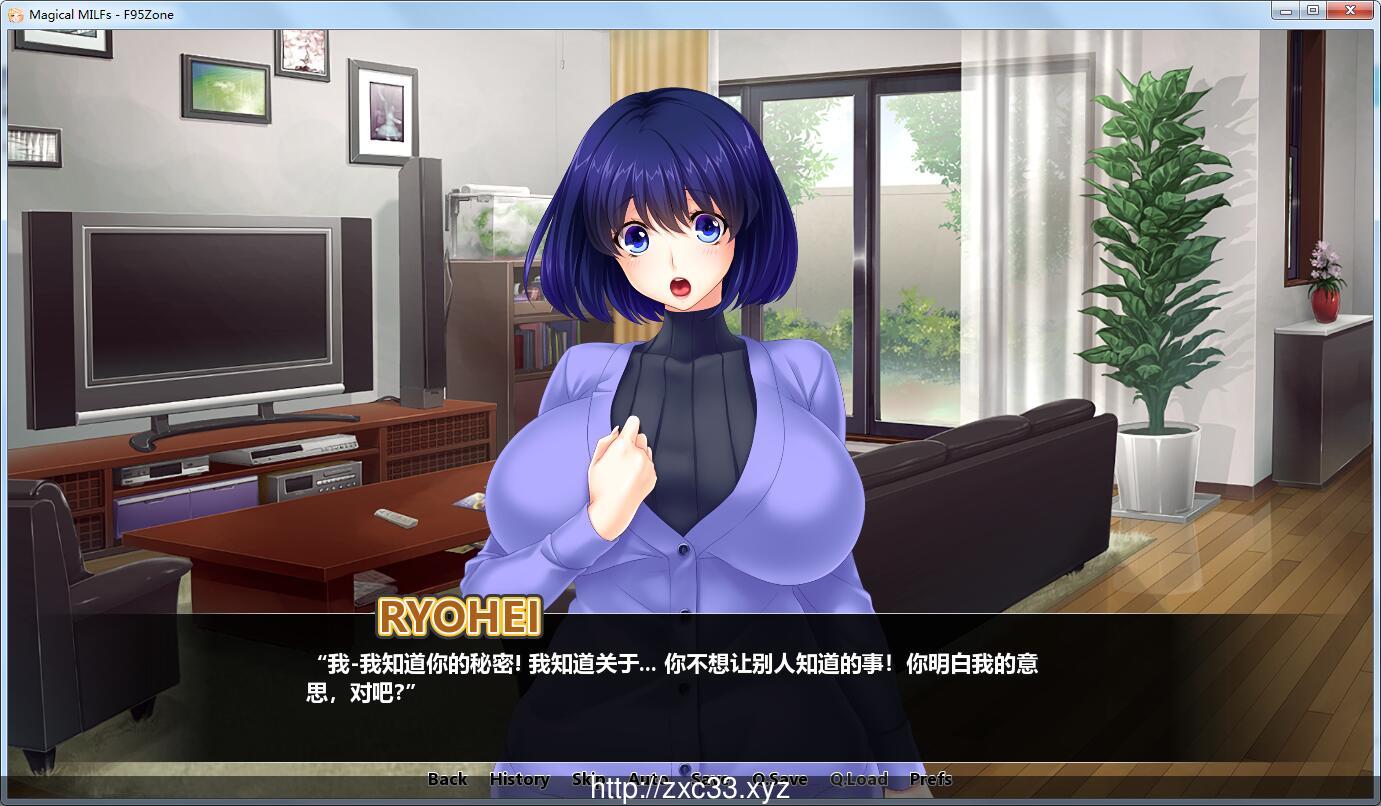The image size is (1381, 806).
Task: Select Skip from the quick menu bar
Action: click(x=588, y=778)
